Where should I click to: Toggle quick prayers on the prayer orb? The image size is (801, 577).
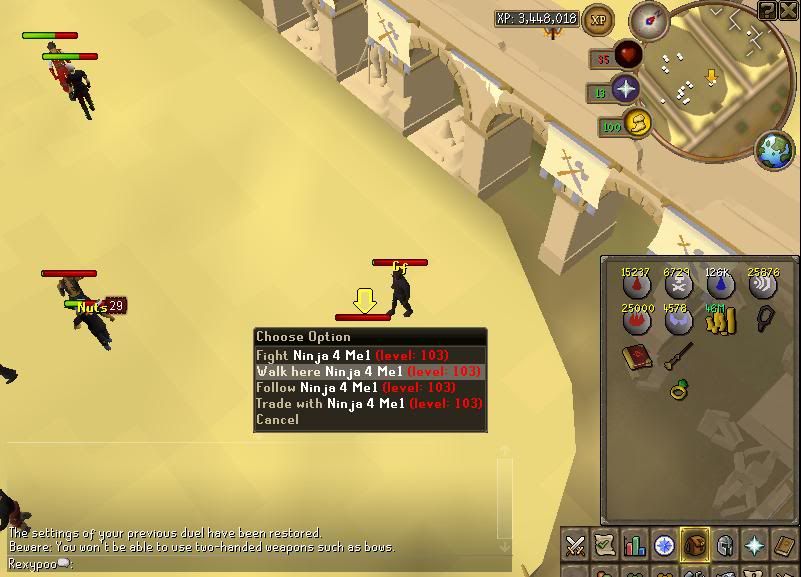[x=626, y=89]
